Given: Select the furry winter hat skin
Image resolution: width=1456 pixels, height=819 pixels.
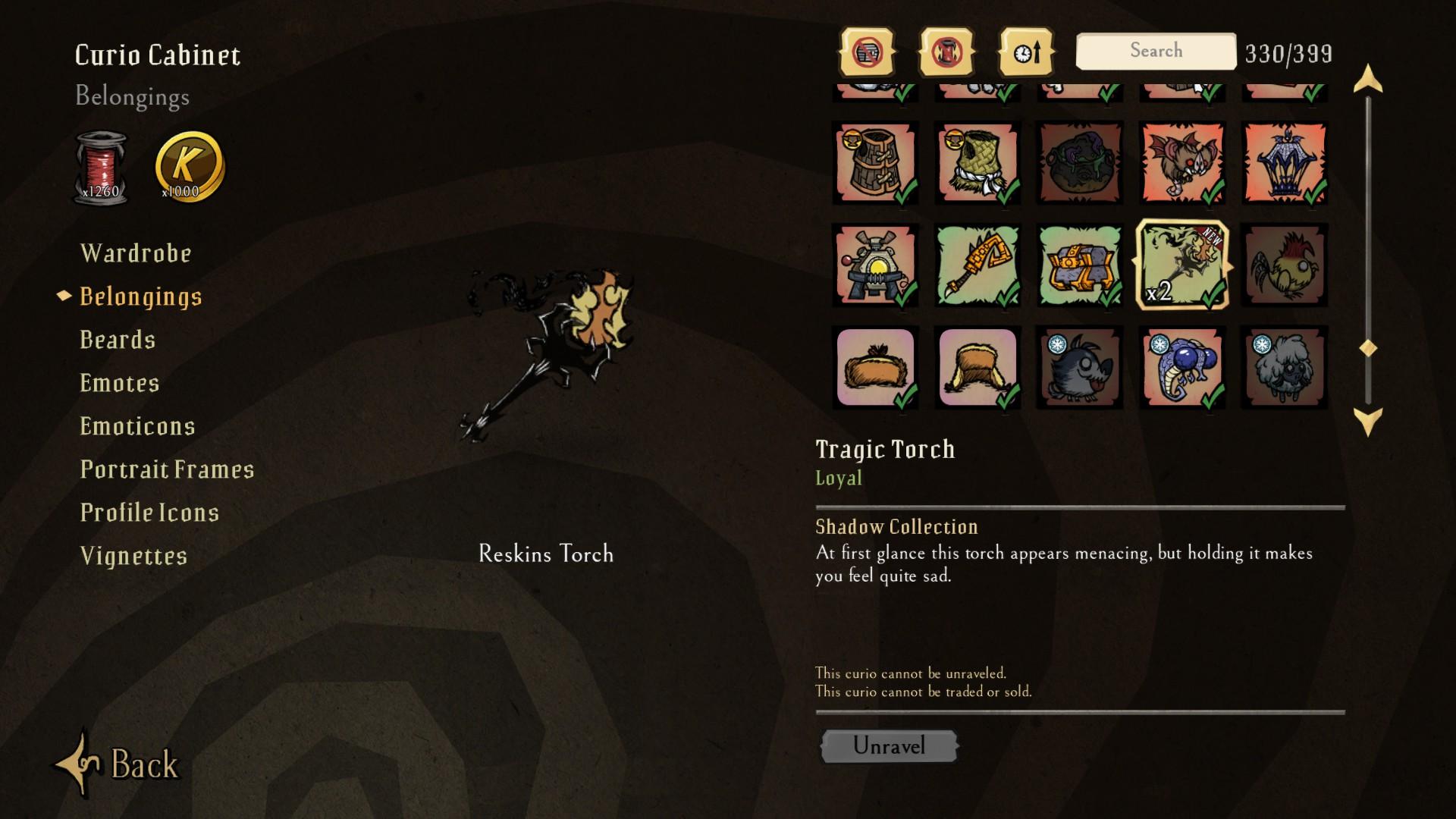Looking at the screenshot, I should click(x=977, y=369).
